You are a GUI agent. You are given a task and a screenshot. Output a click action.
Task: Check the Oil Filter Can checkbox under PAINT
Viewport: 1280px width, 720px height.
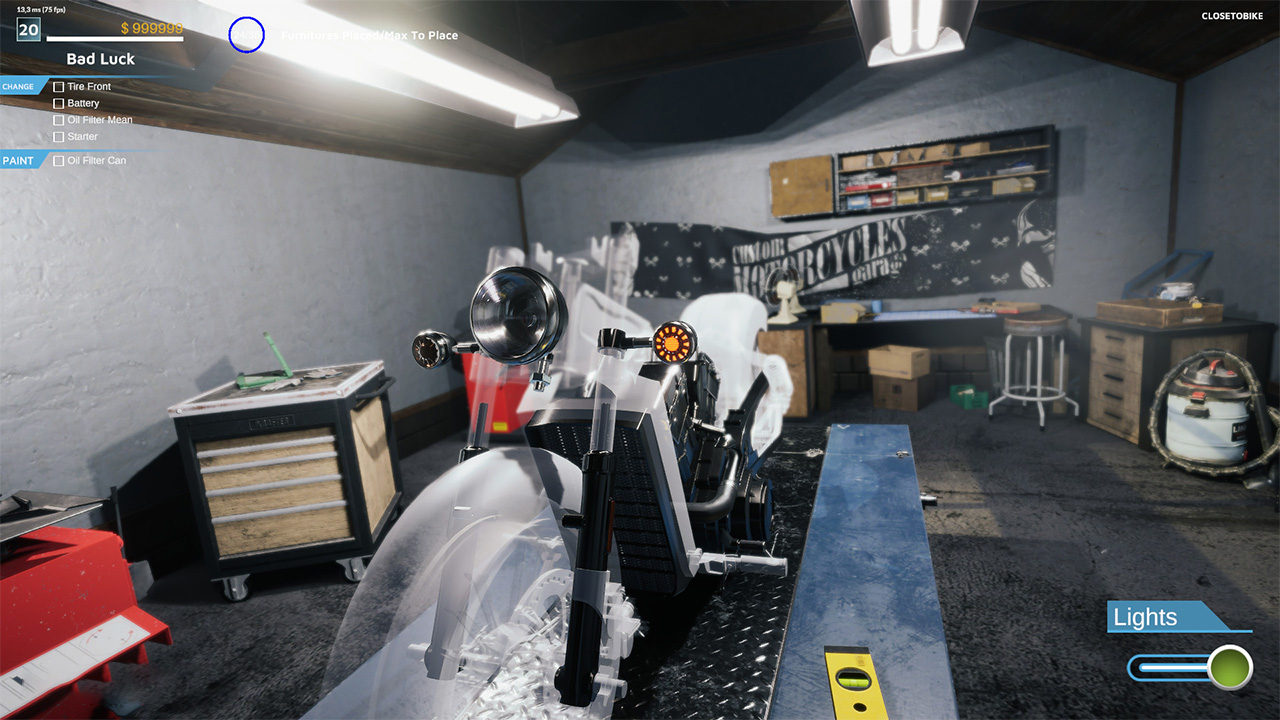pyautogui.click(x=58, y=160)
